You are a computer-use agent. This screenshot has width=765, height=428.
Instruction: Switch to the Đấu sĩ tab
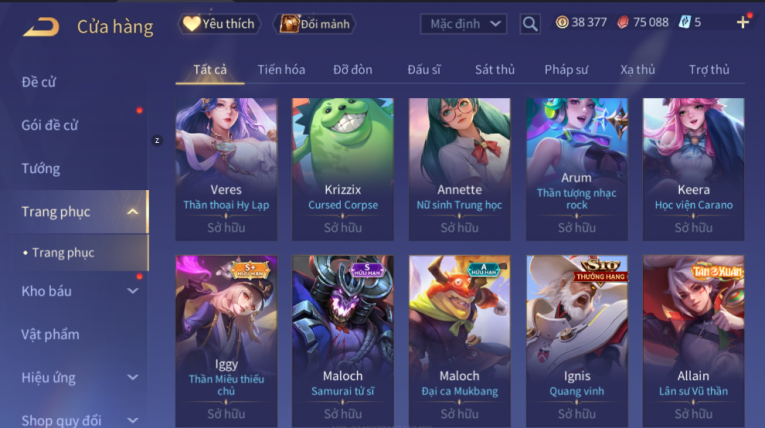click(x=424, y=70)
